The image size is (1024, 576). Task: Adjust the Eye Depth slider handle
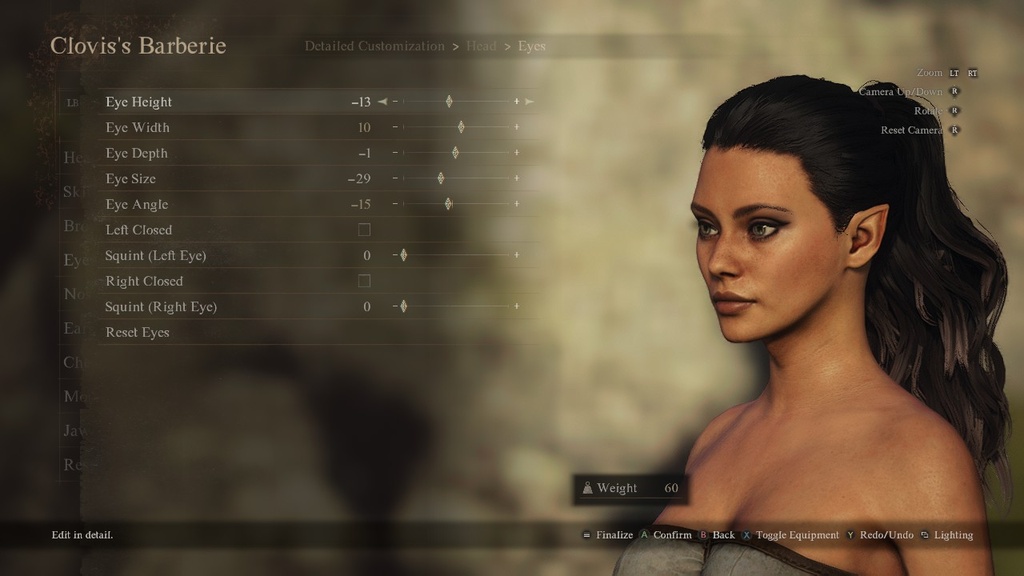[455, 153]
